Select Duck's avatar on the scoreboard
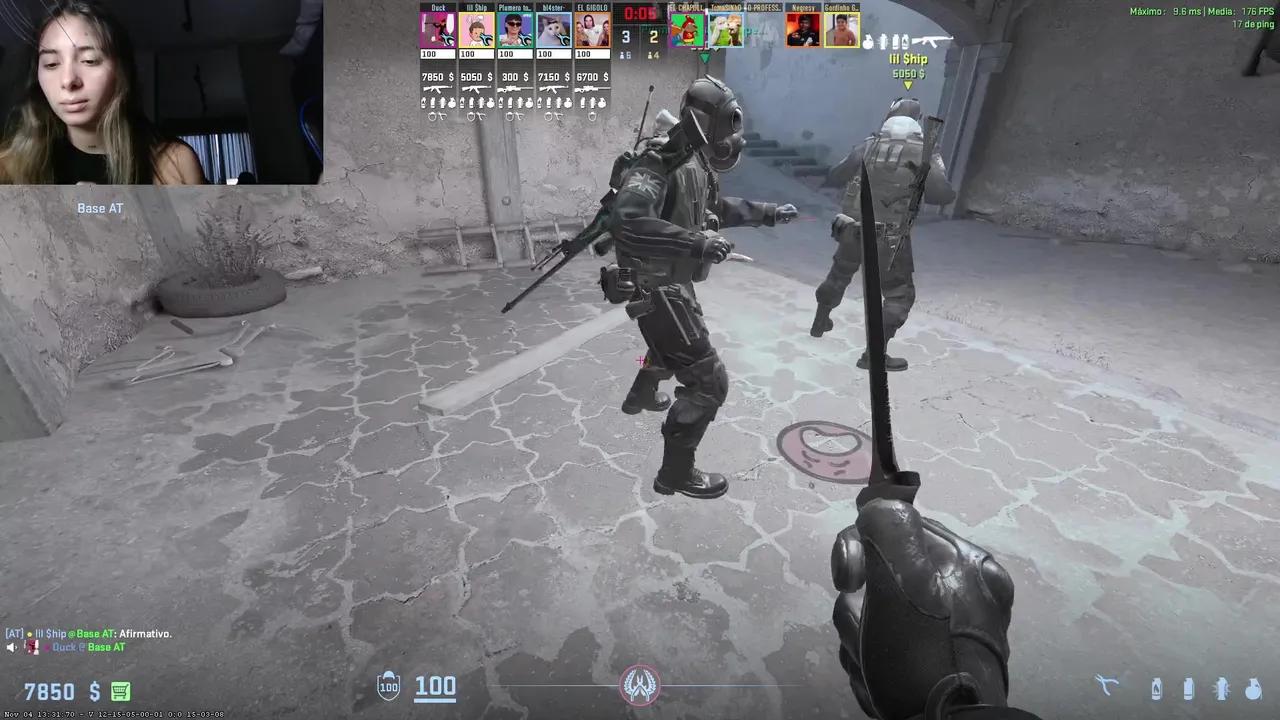 [x=437, y=32]
